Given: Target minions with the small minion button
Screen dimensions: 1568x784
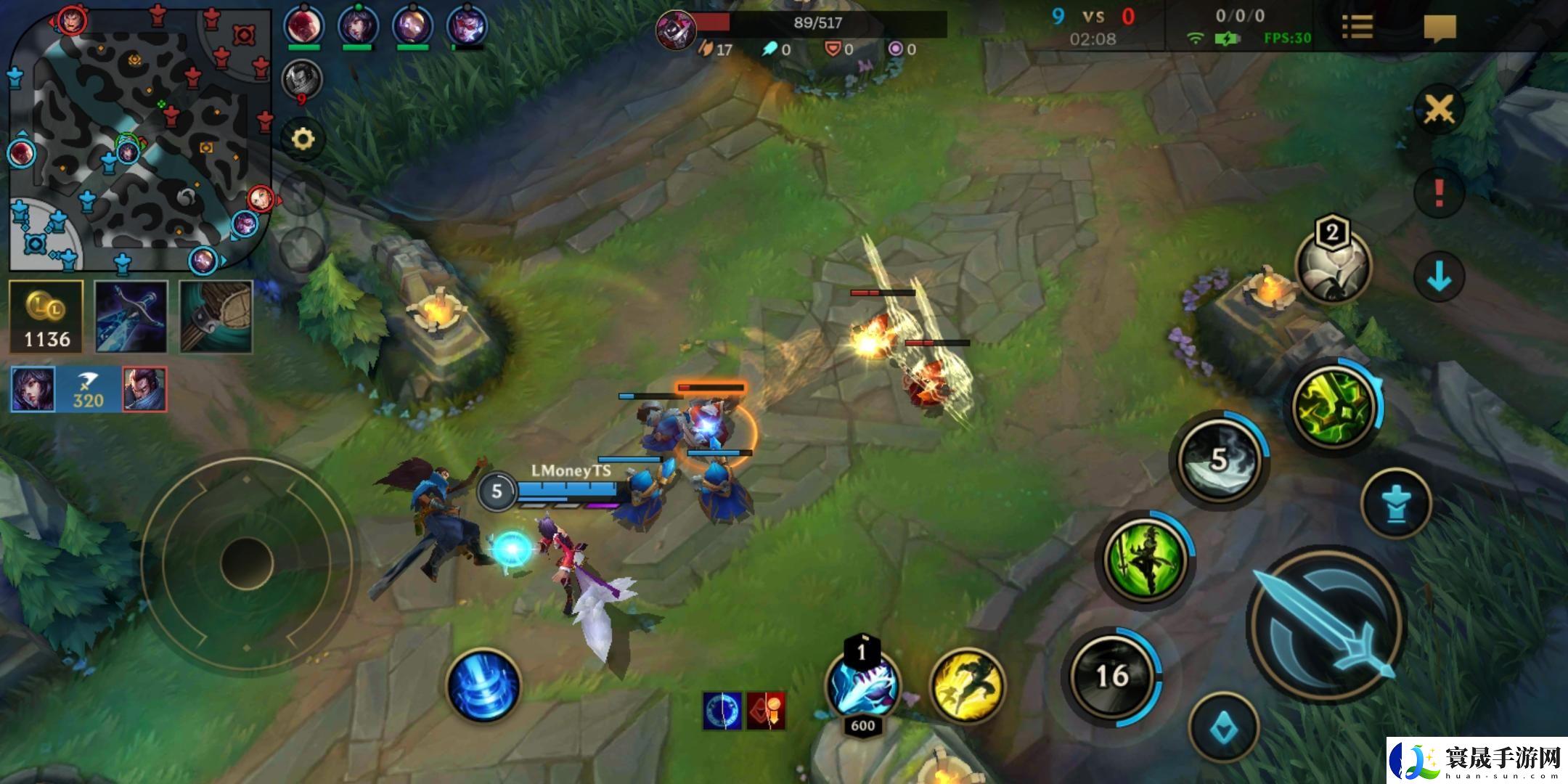Looking at the screenshot, I should (x=1223, y=727).
